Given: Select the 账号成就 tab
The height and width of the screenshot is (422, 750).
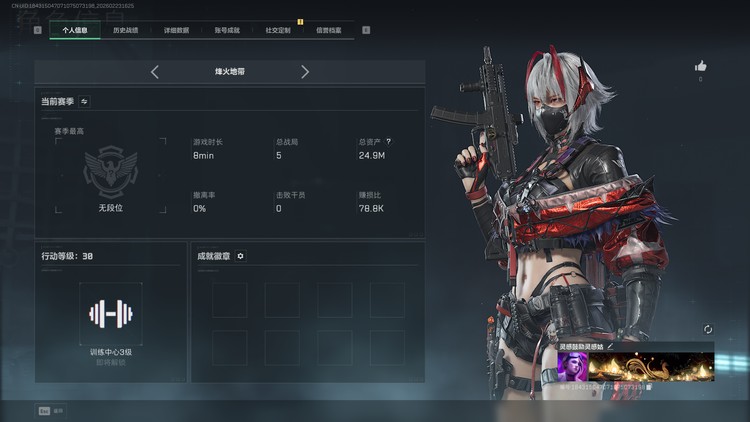Looking at the screenshot, I should tap(227, 30).
